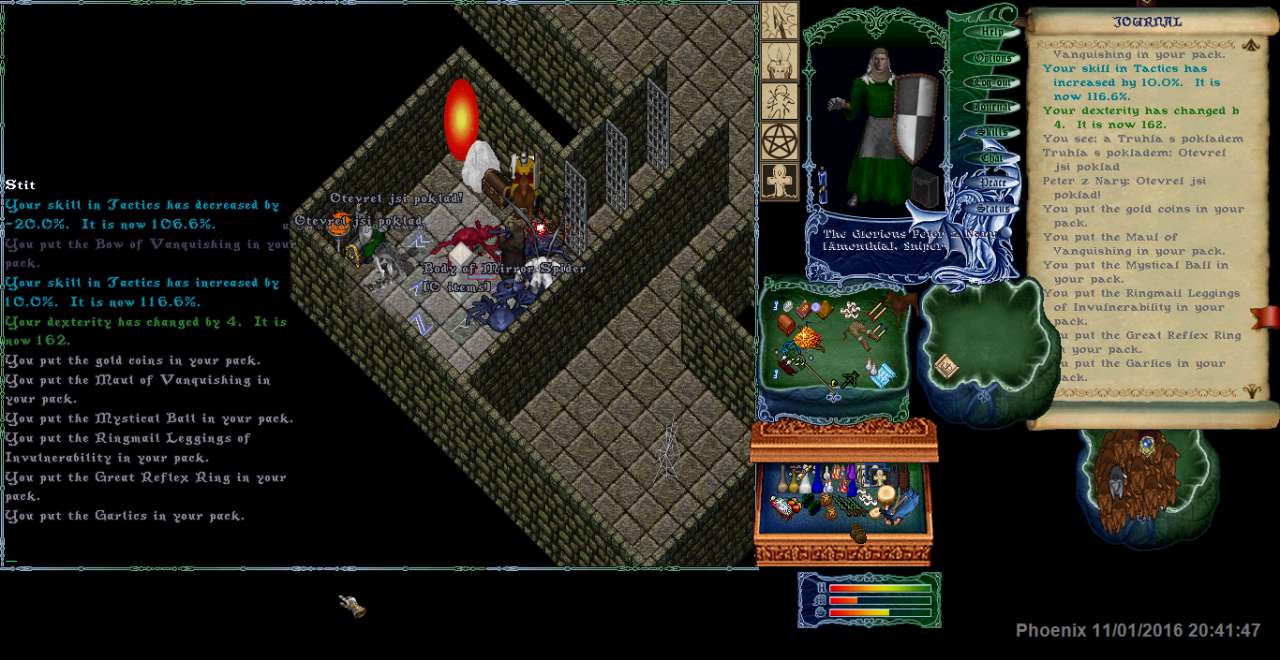This screenshot has height=660, width=1280.
Task: Select the spellbook in the empty green bag
Action: click(x=945, y=367)
